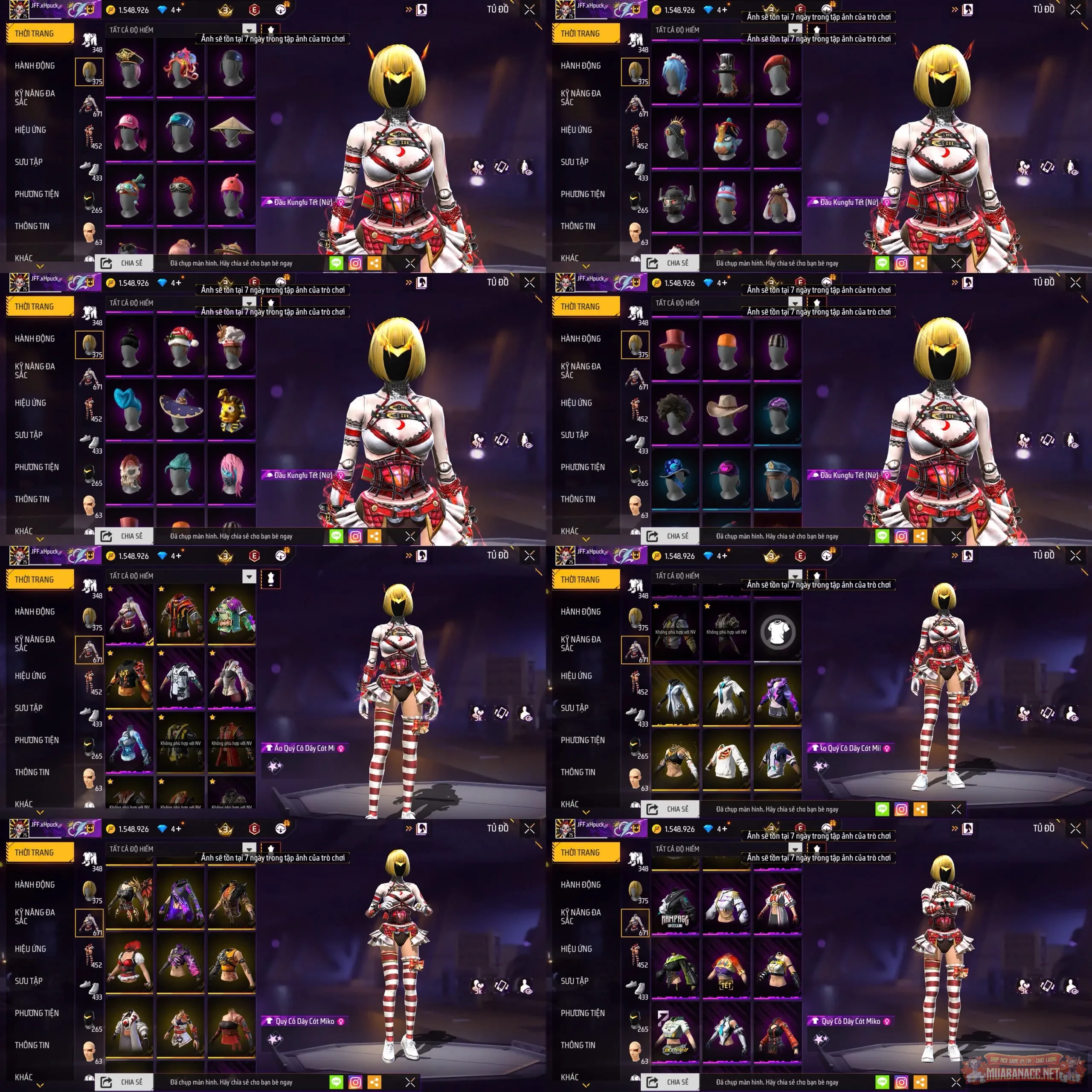Screen dimensions: 1092x1092
Task: Switch to the HÀNH ĐỘNG tab
Action: coord(35,65)
